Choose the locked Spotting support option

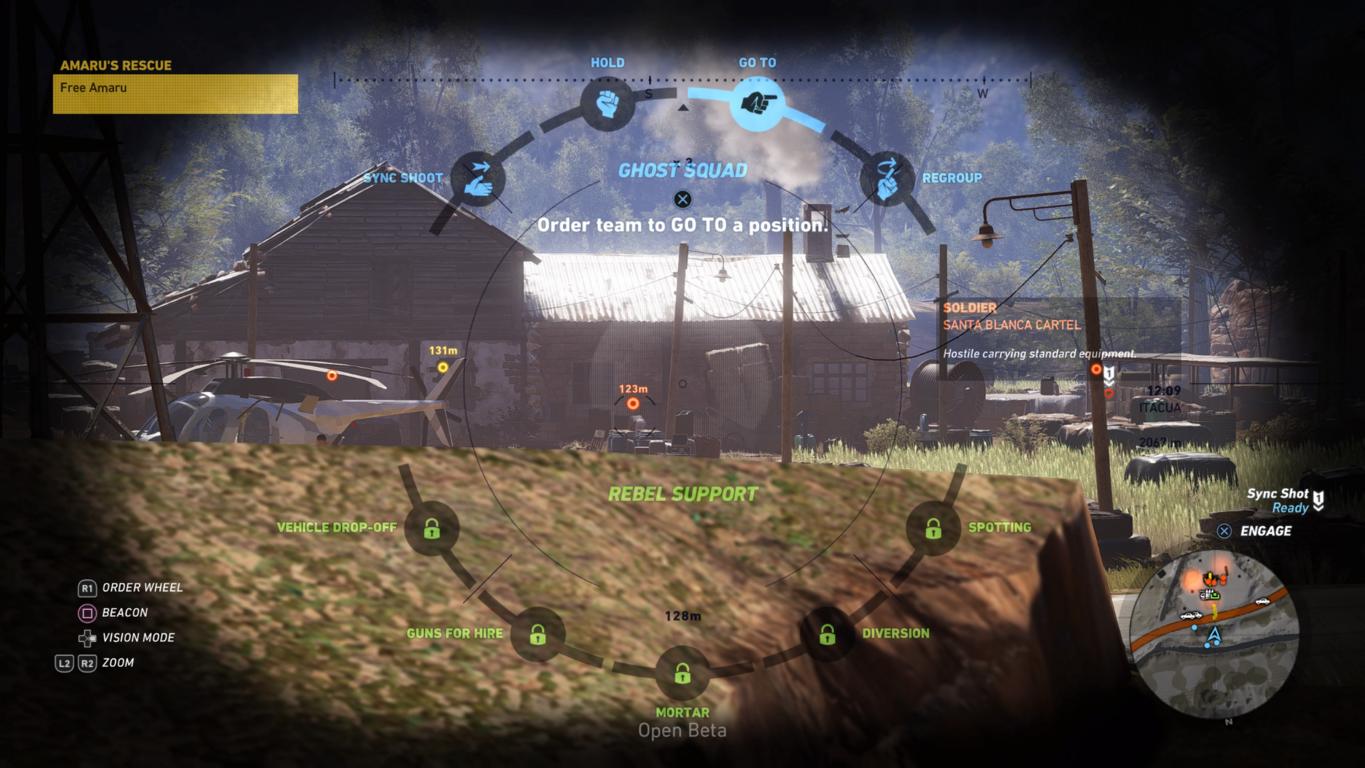pos(933,528)
